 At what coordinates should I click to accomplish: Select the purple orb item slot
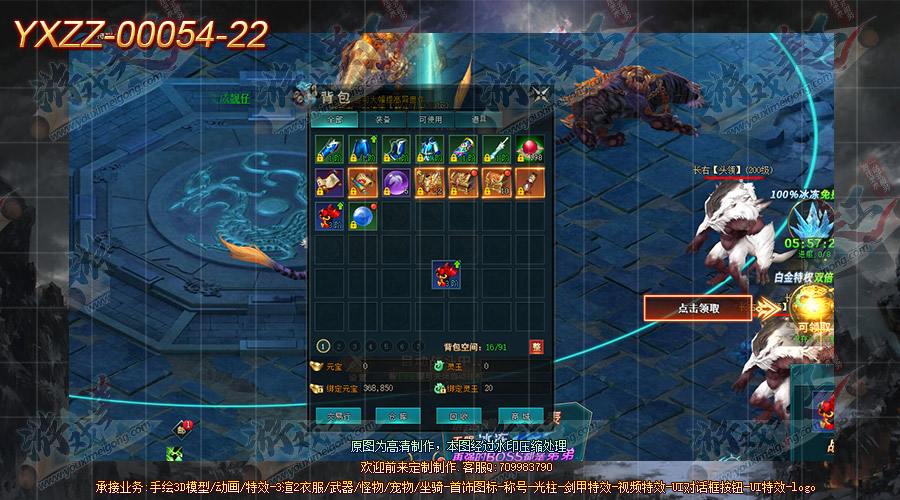tap(396, 182)
